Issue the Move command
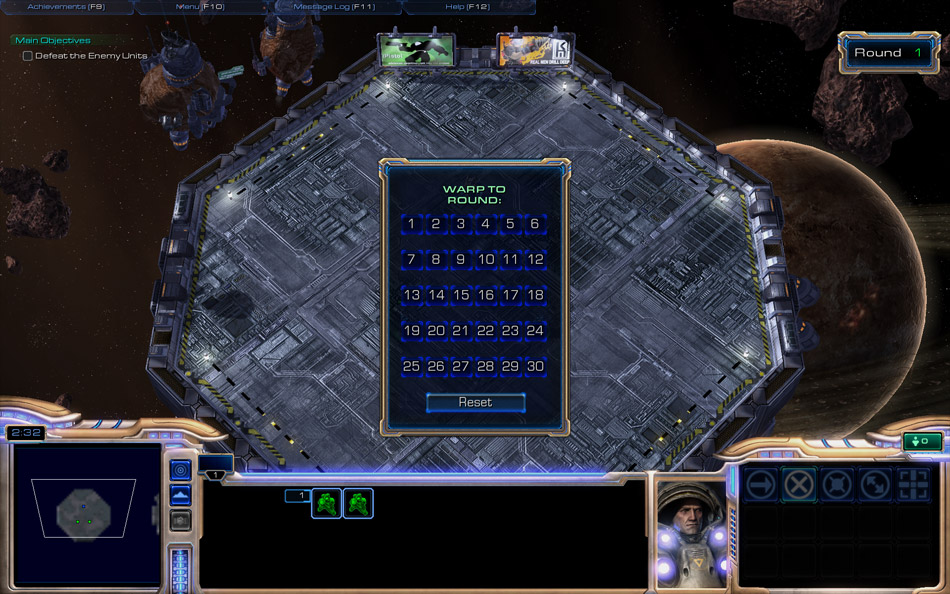 coord(760,484)
